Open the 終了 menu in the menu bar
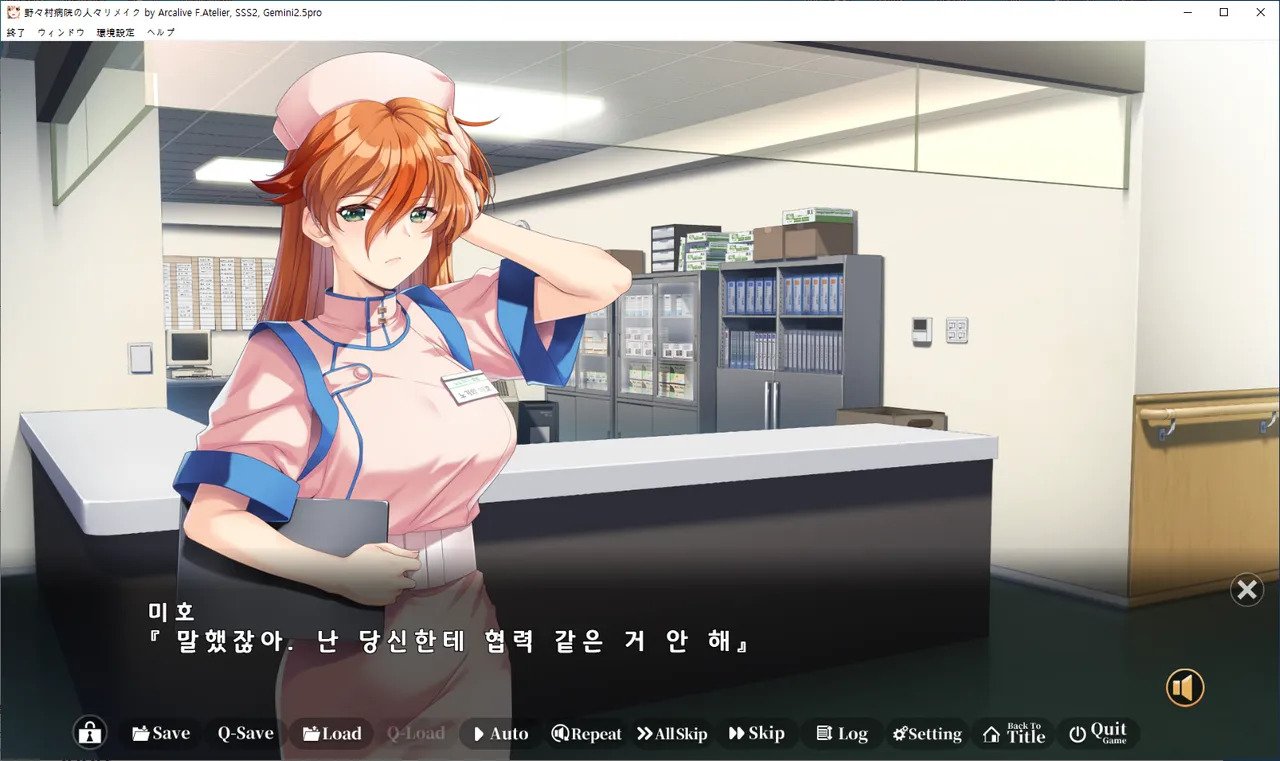This screenshot has width=1280, height=761. pos(16,33)
